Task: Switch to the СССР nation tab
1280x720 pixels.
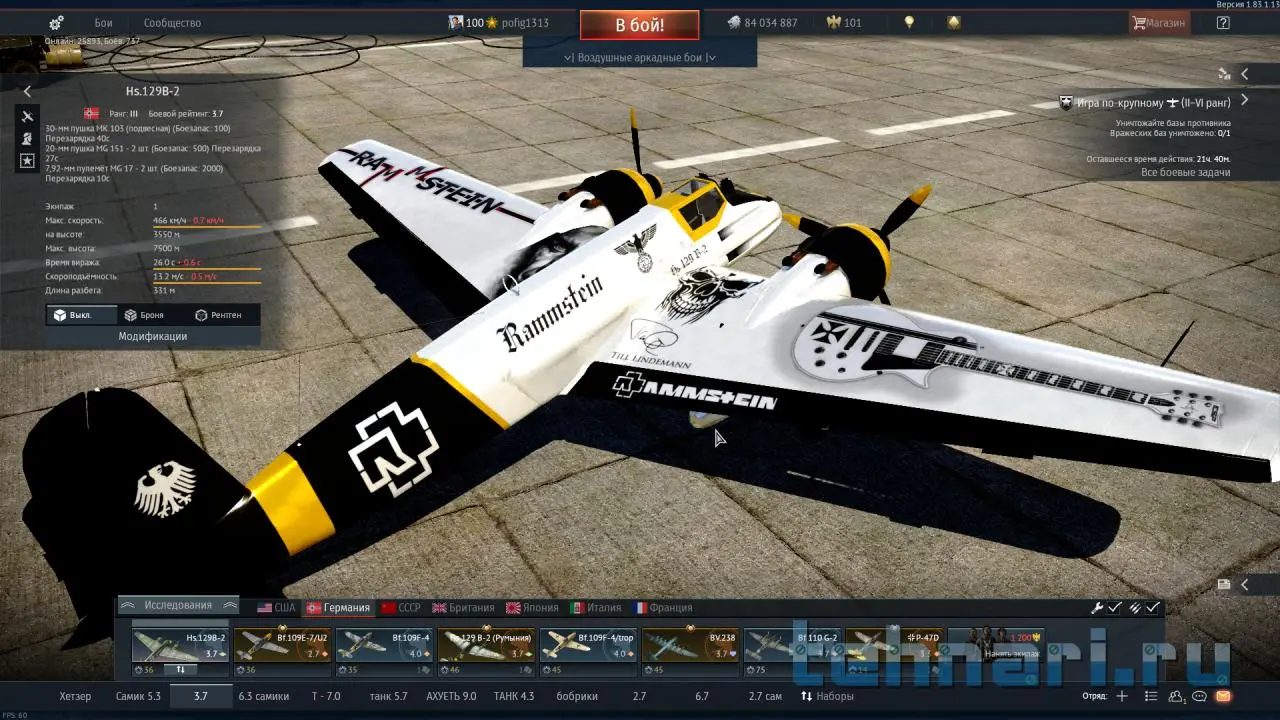Action: pos(401,608)
